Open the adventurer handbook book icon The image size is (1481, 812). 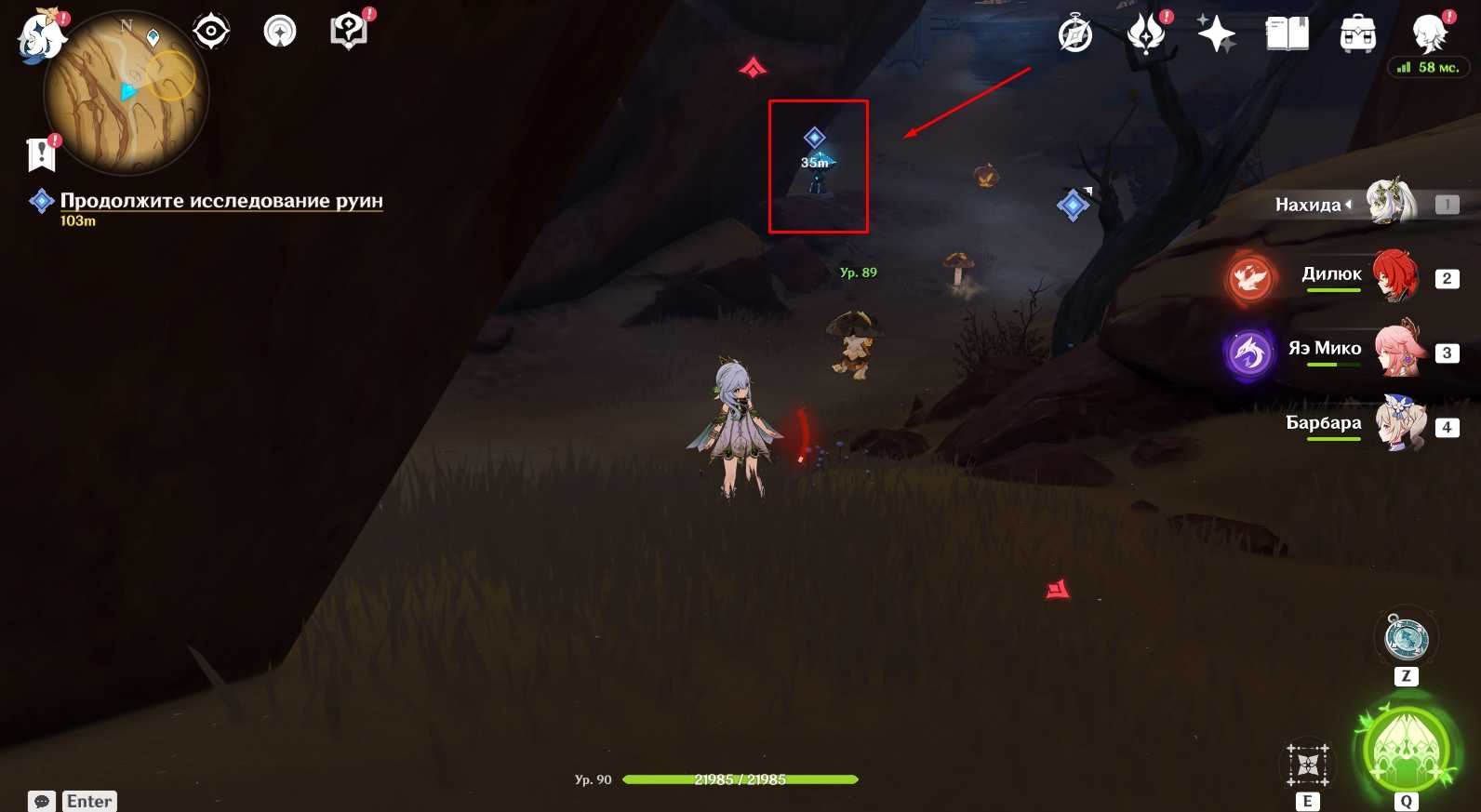[x=1288, y=35]
